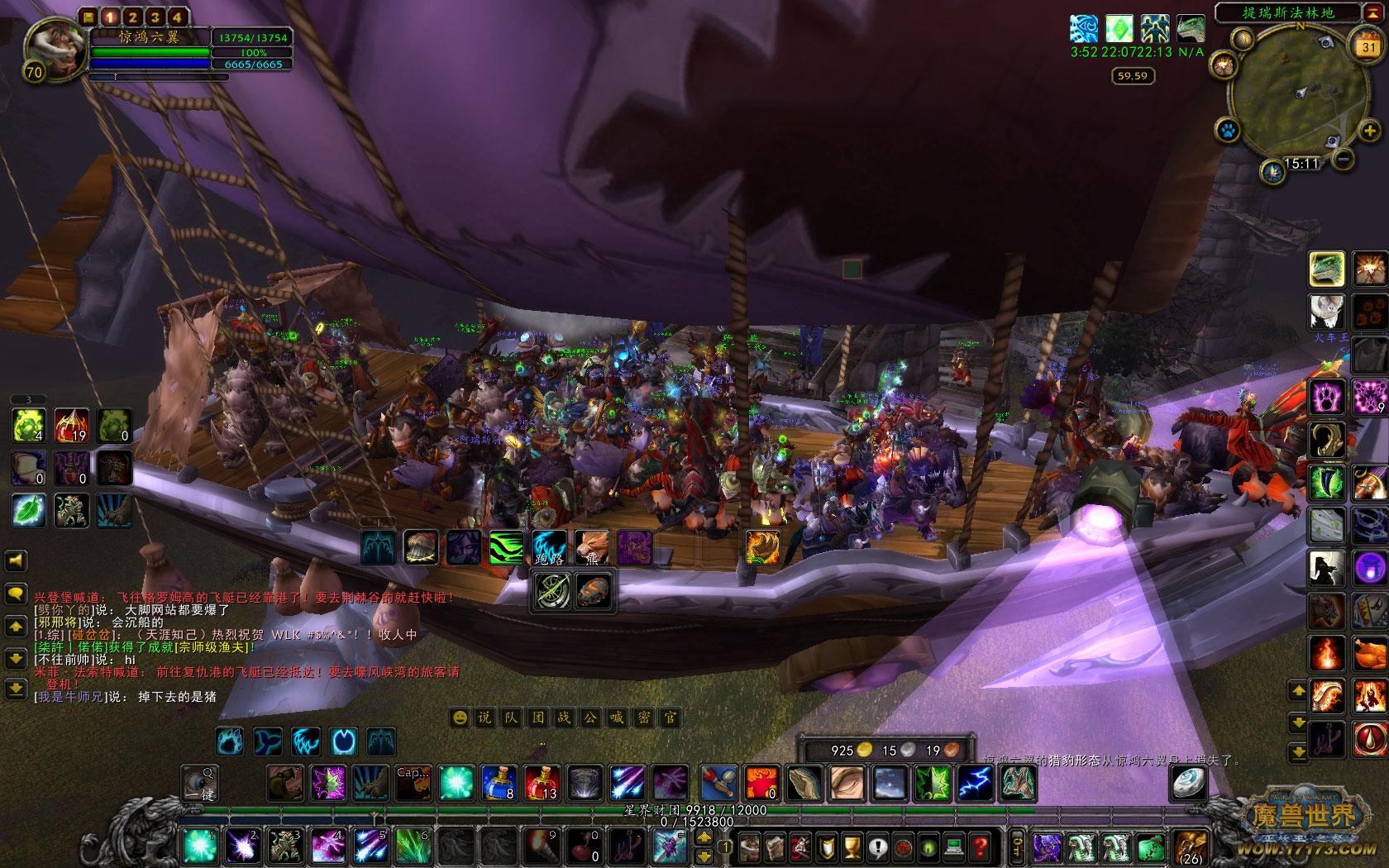The height and width of the screenshot is (868, 1389).
Task: Toggle the blue paw tracking button
Action: click(1227, 130)
